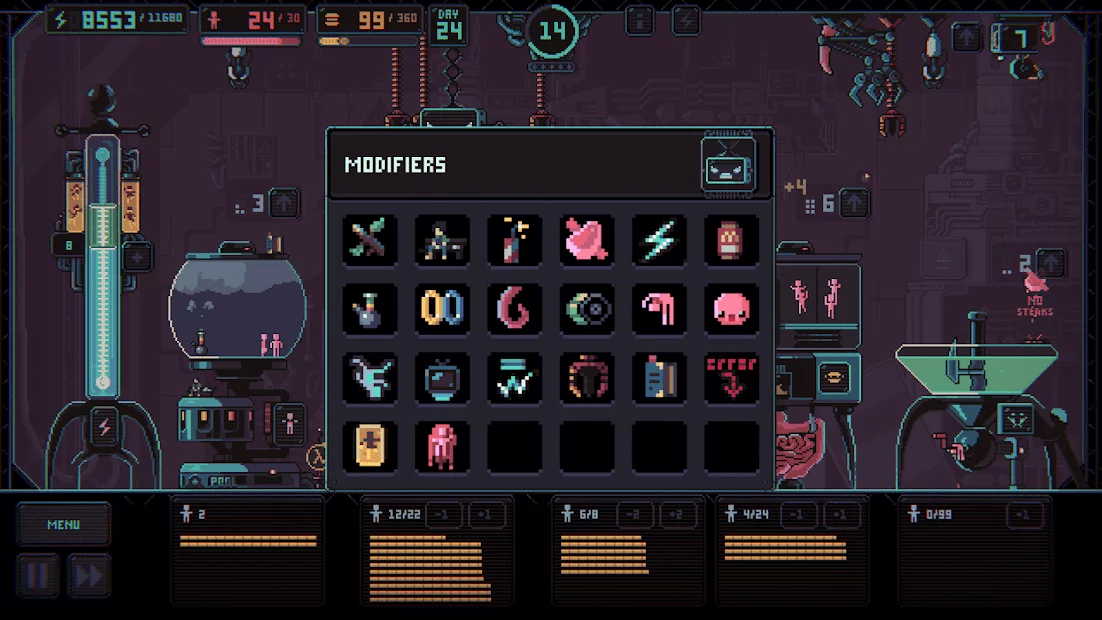Pause the game
The height and width of the screenshot is (620, 1102).
[37, 576]
